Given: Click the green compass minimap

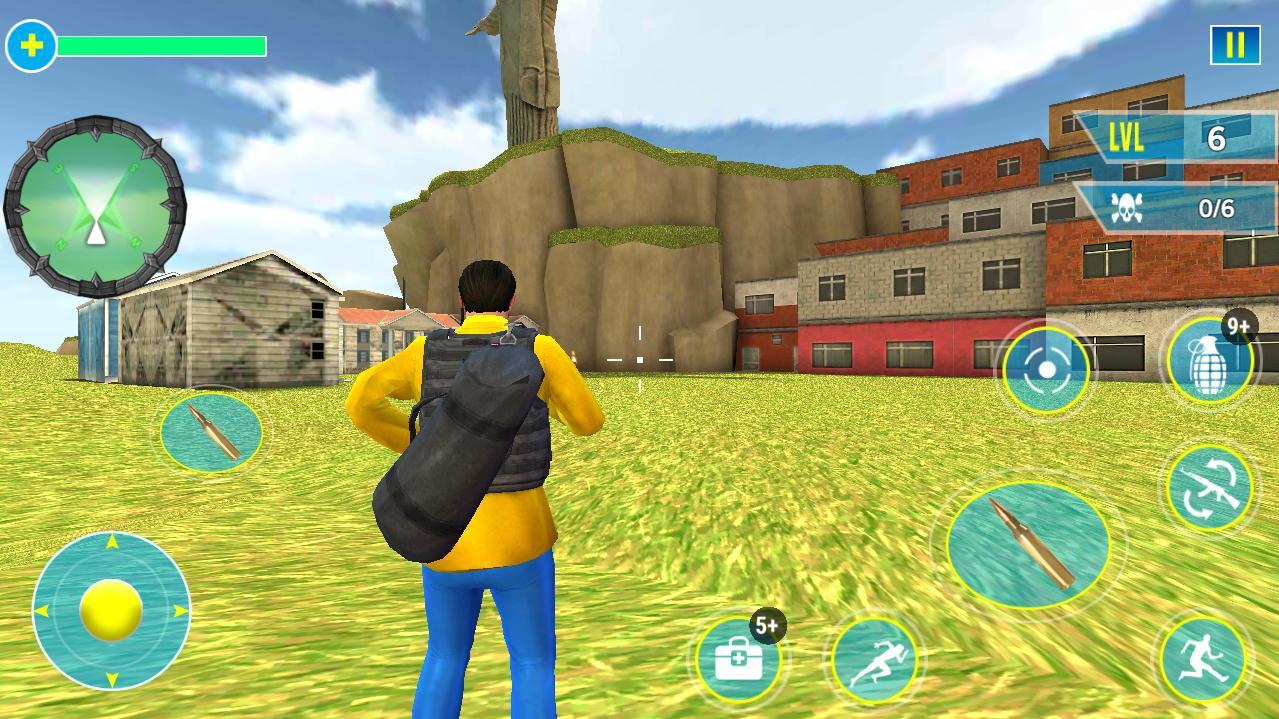Looking at the screenshot, I should click(x=95, y=207).
